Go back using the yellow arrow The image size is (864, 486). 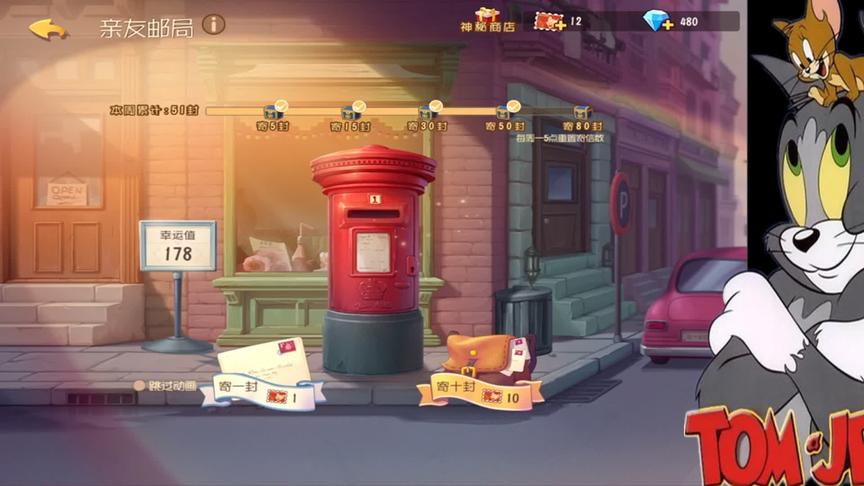[47, 28]
